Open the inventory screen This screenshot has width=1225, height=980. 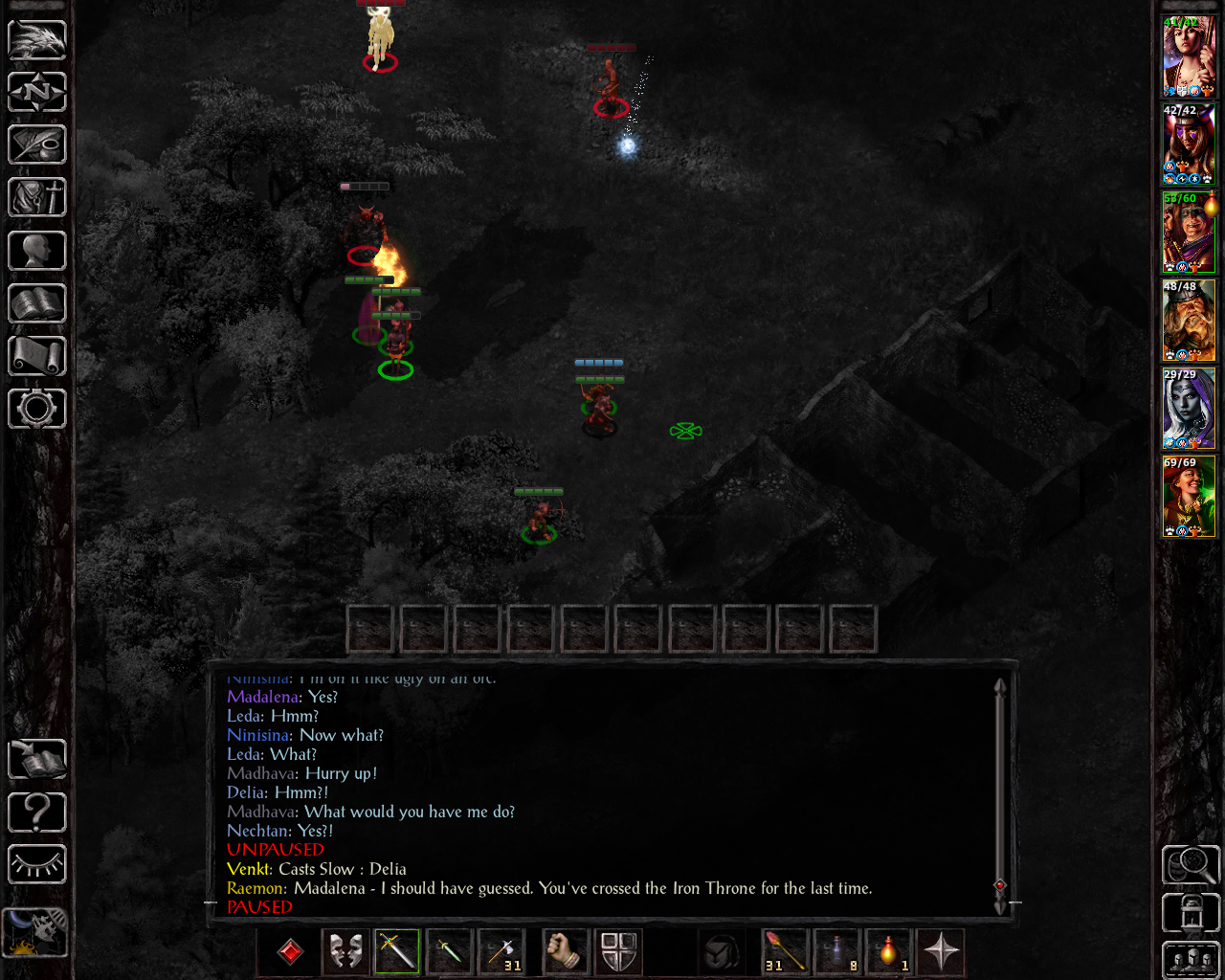[x=37, y=198]
